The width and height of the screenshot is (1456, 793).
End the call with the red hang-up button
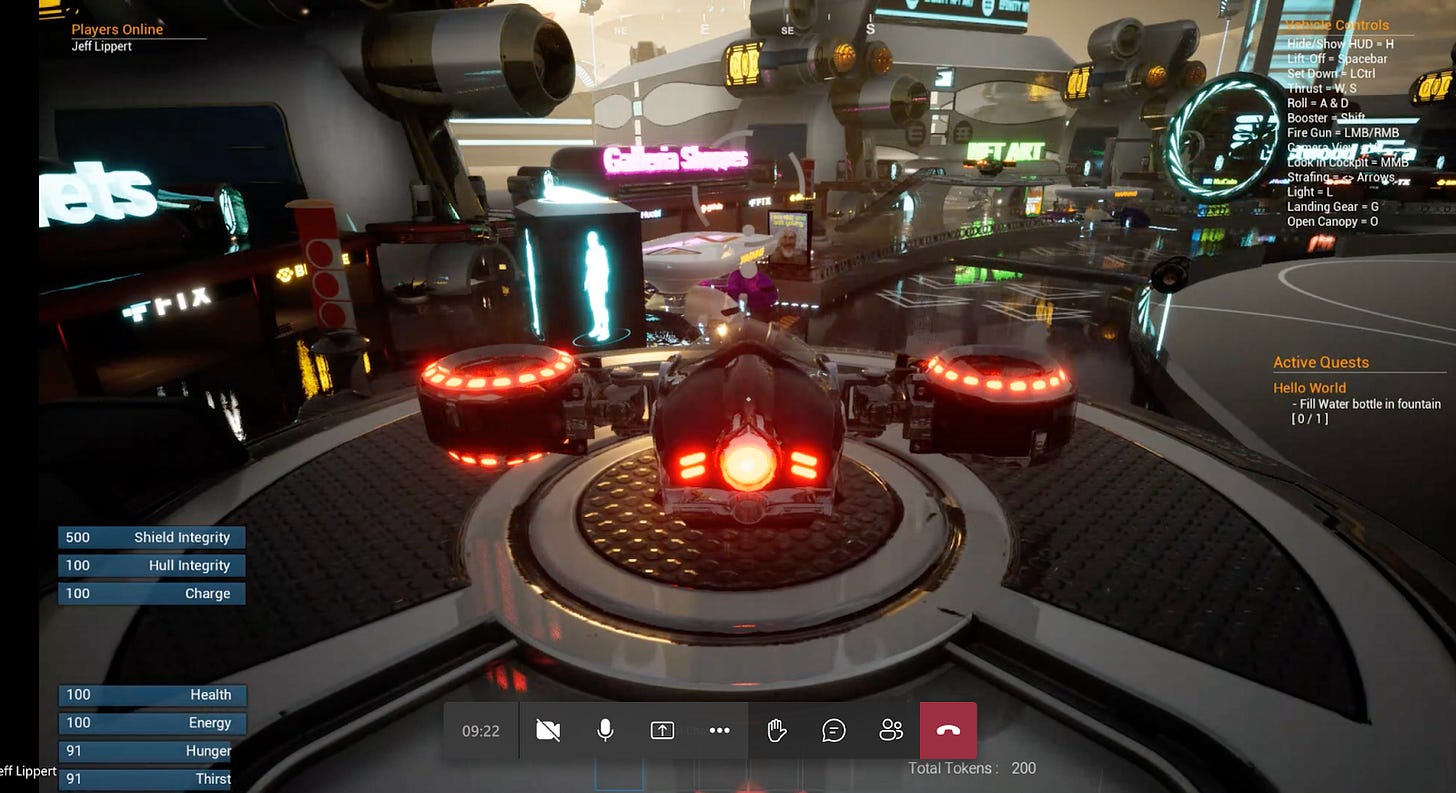[948, 731]
